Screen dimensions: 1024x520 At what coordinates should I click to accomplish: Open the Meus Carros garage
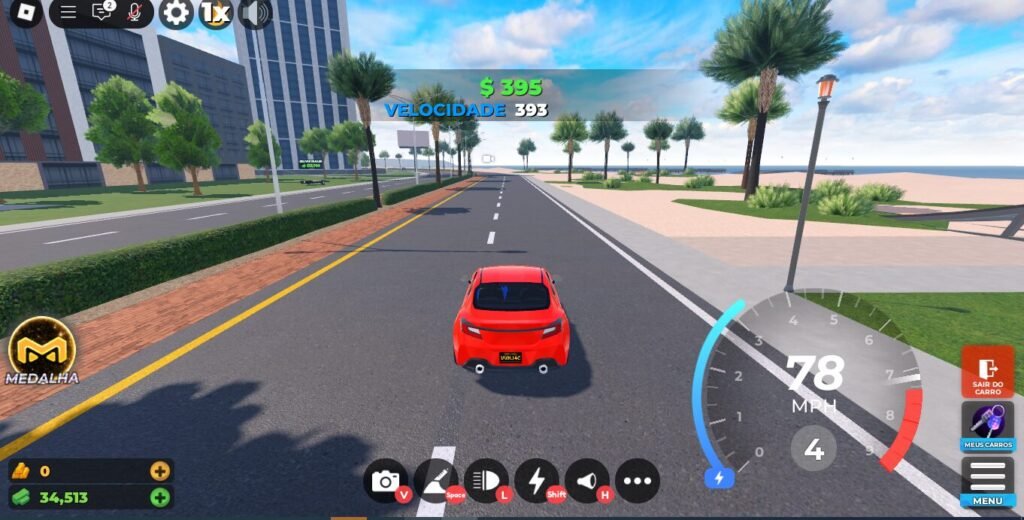[987, 427]
